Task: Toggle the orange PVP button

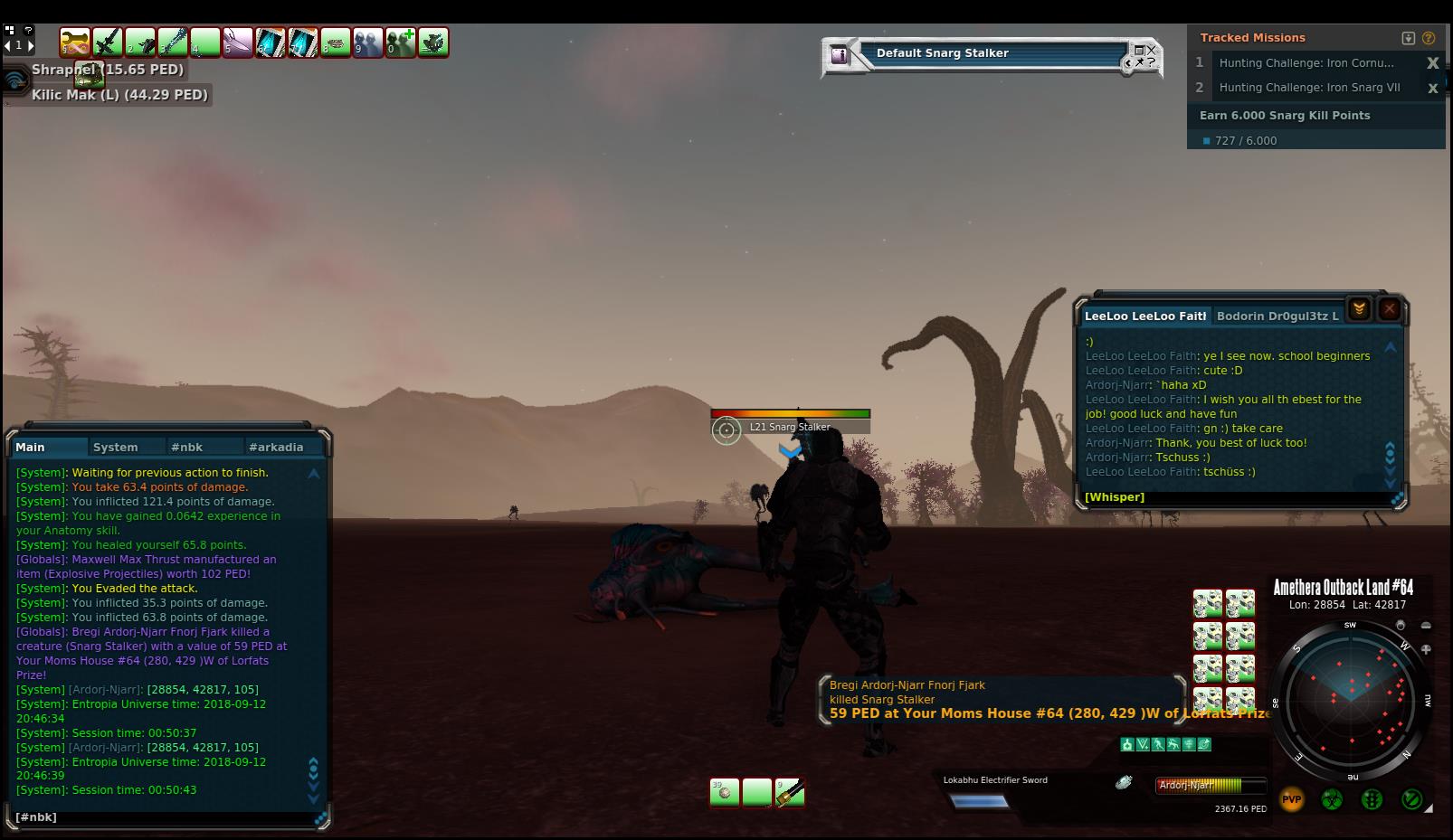Action: pyautogui.click(x=1291, y=799)
